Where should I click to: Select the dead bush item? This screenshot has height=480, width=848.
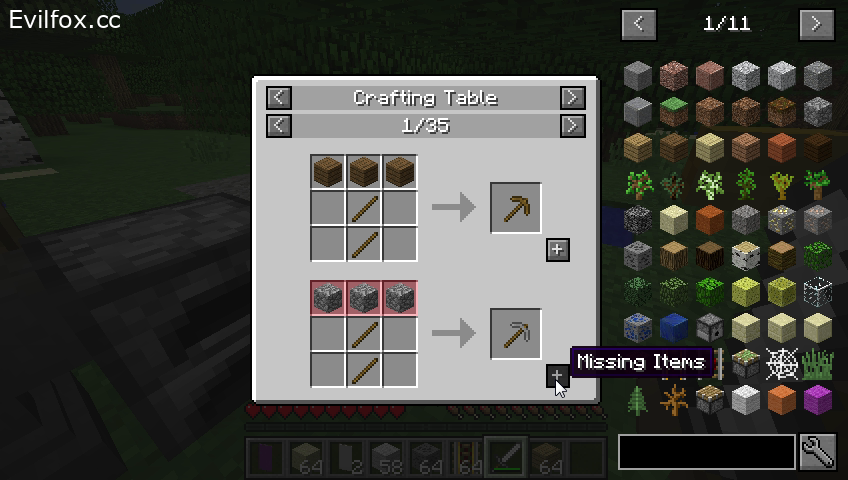(x=674, y=400)
